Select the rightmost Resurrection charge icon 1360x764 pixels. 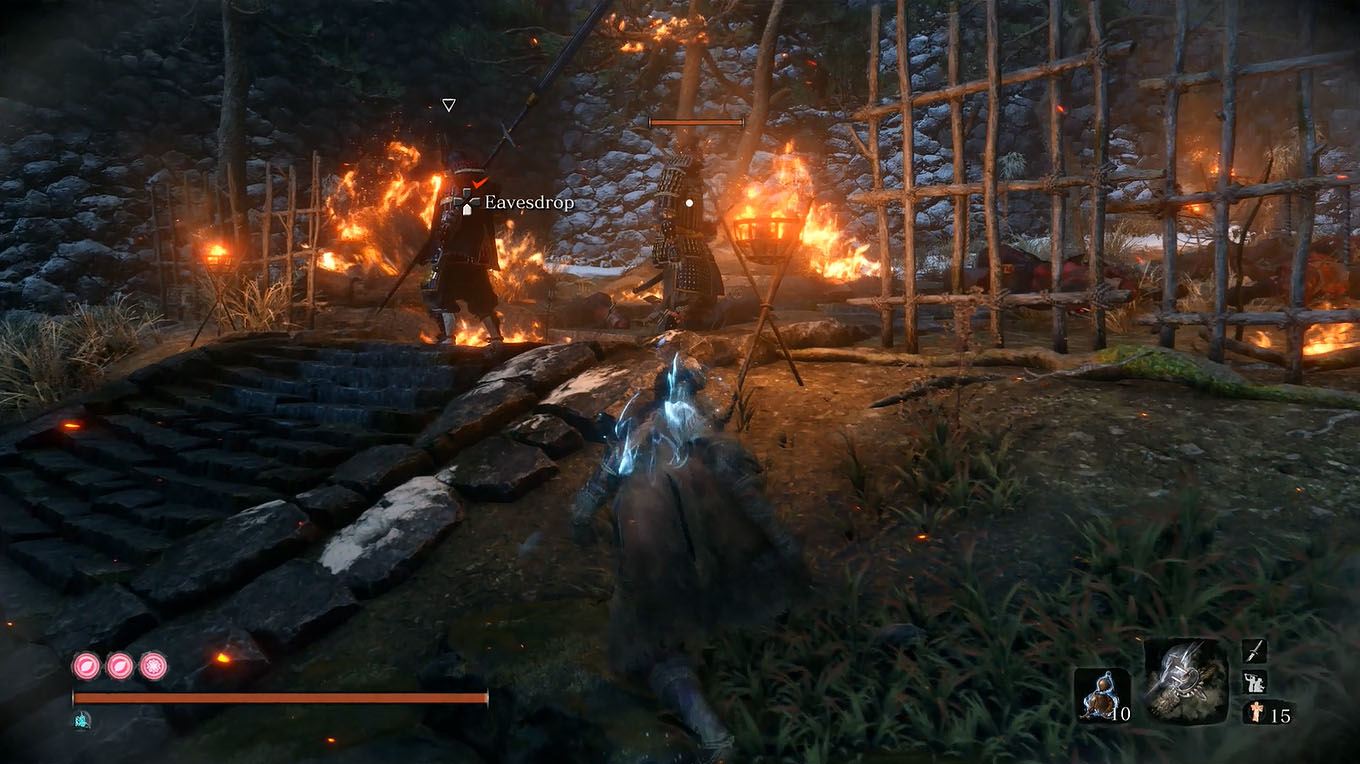pyautogui.click(x=153, y=666)
